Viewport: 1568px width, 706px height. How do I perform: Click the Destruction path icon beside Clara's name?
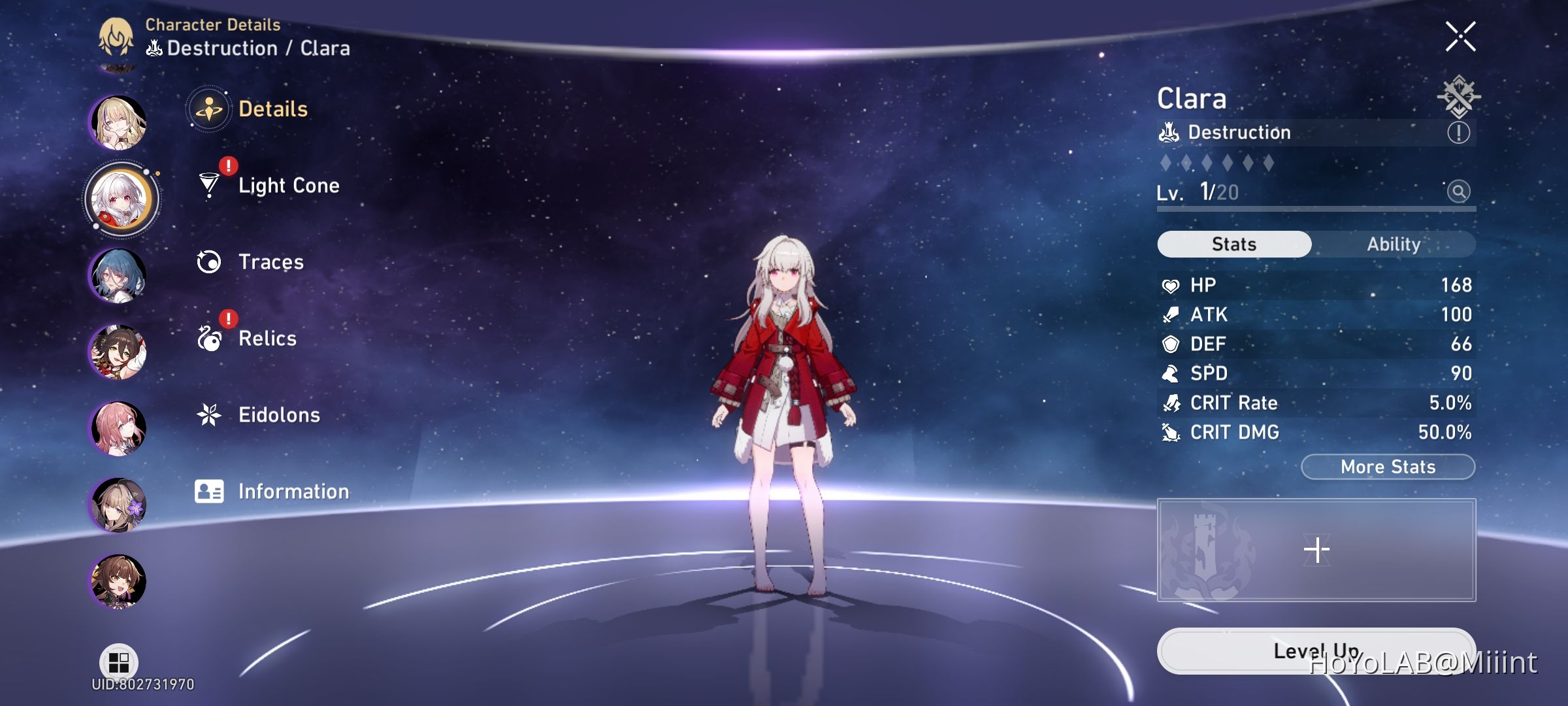point(1169,132)
